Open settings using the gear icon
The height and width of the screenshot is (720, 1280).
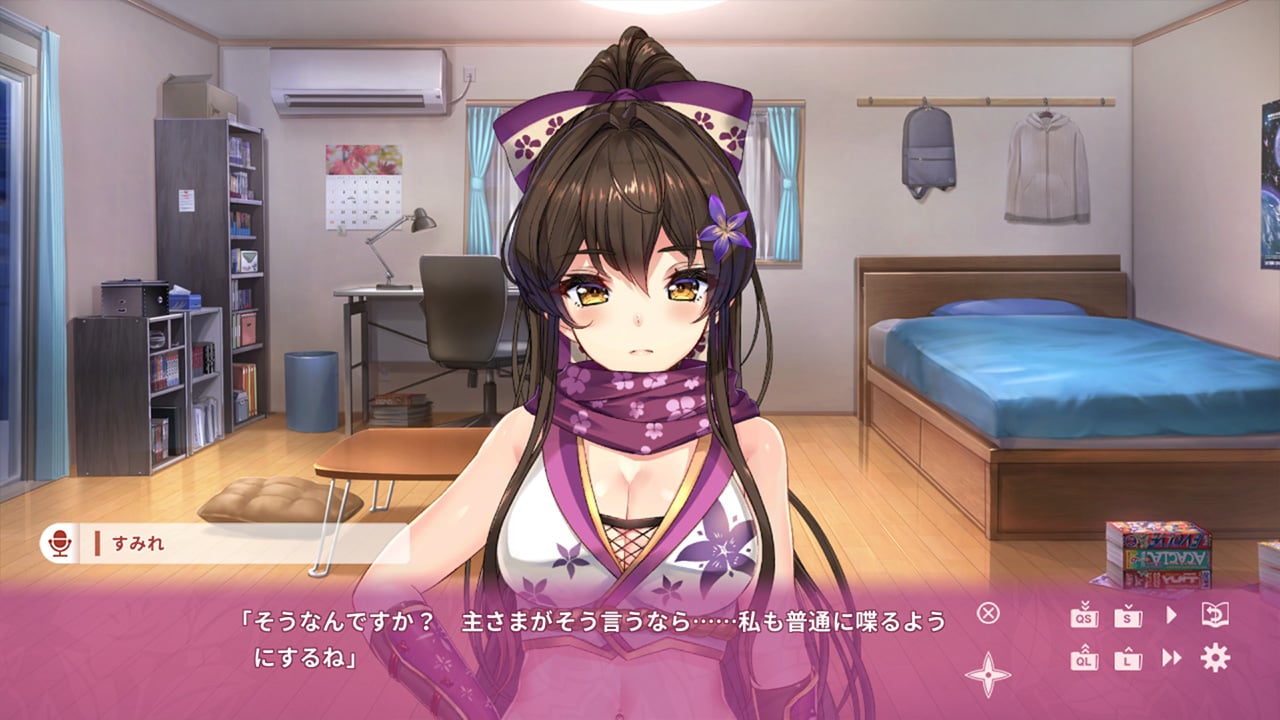1215,658
